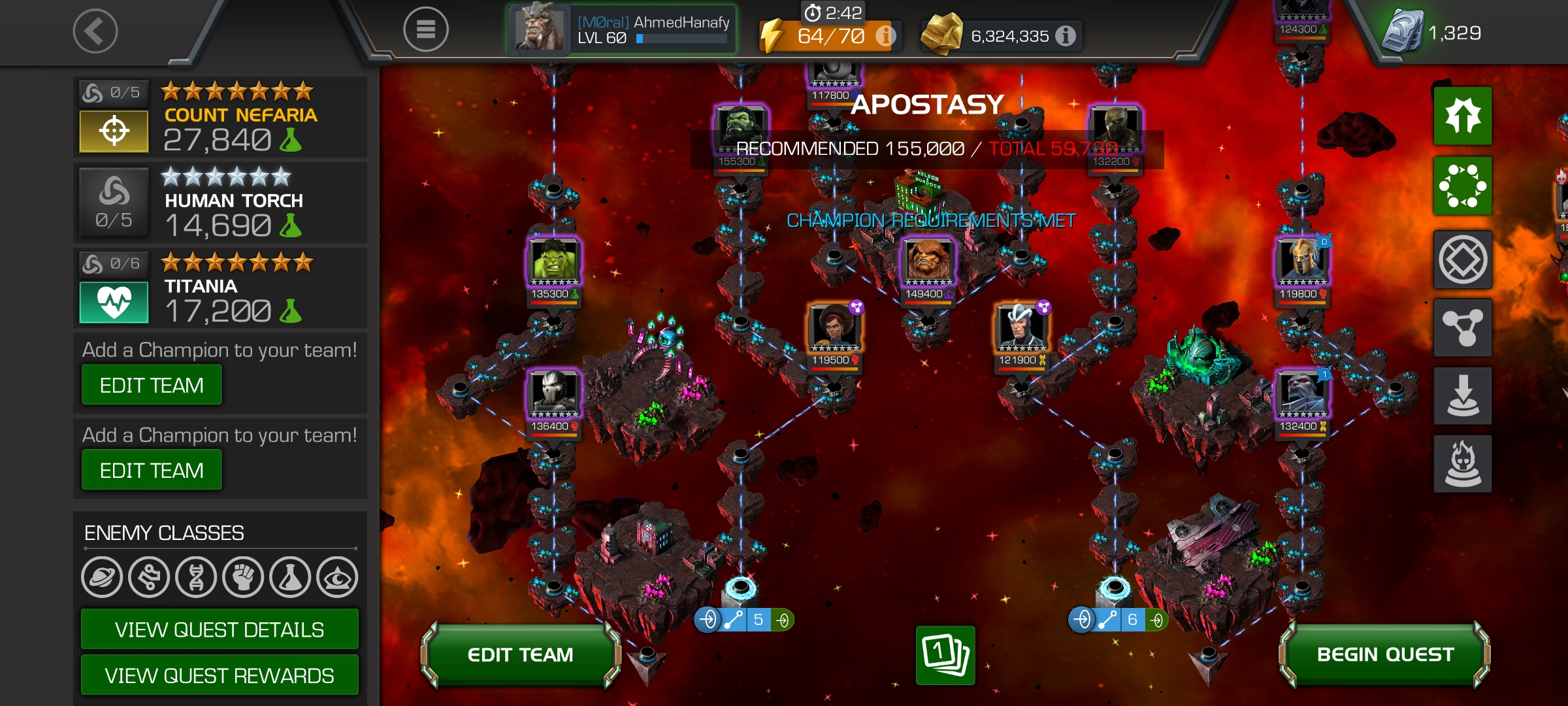Click the green up-arrows button
1568x706 pixels.
tap(1463, 116)
